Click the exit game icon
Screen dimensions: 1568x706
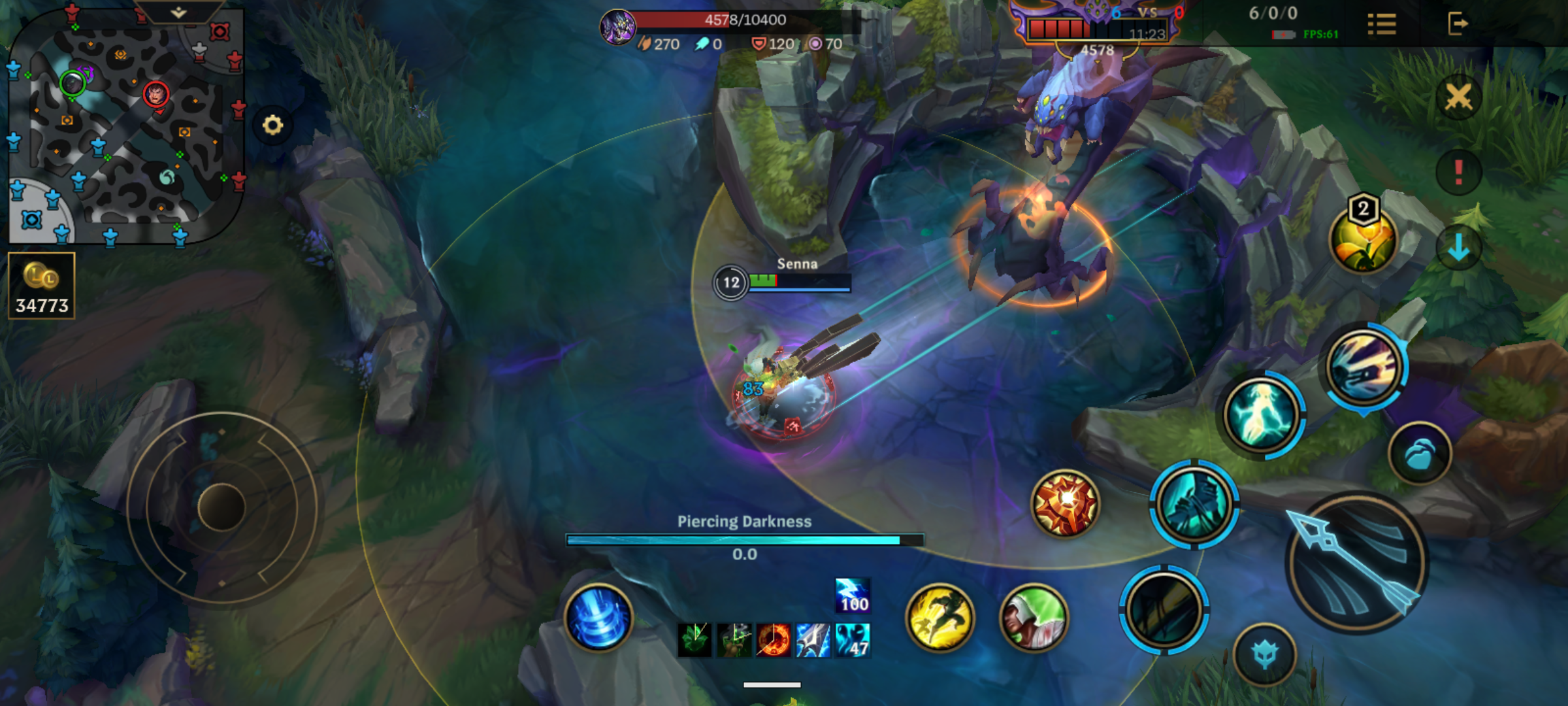click(1457, 24)
